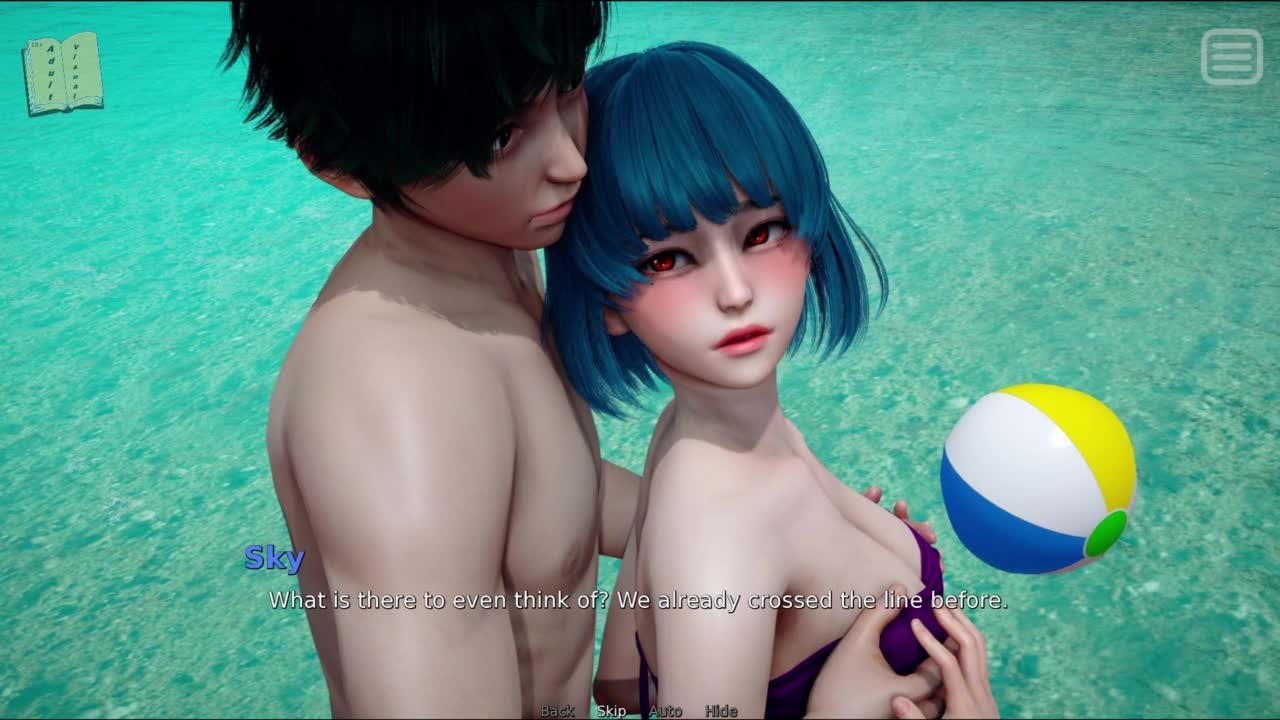
Task: Open the green book logo icon
Action: pos(63,73)
